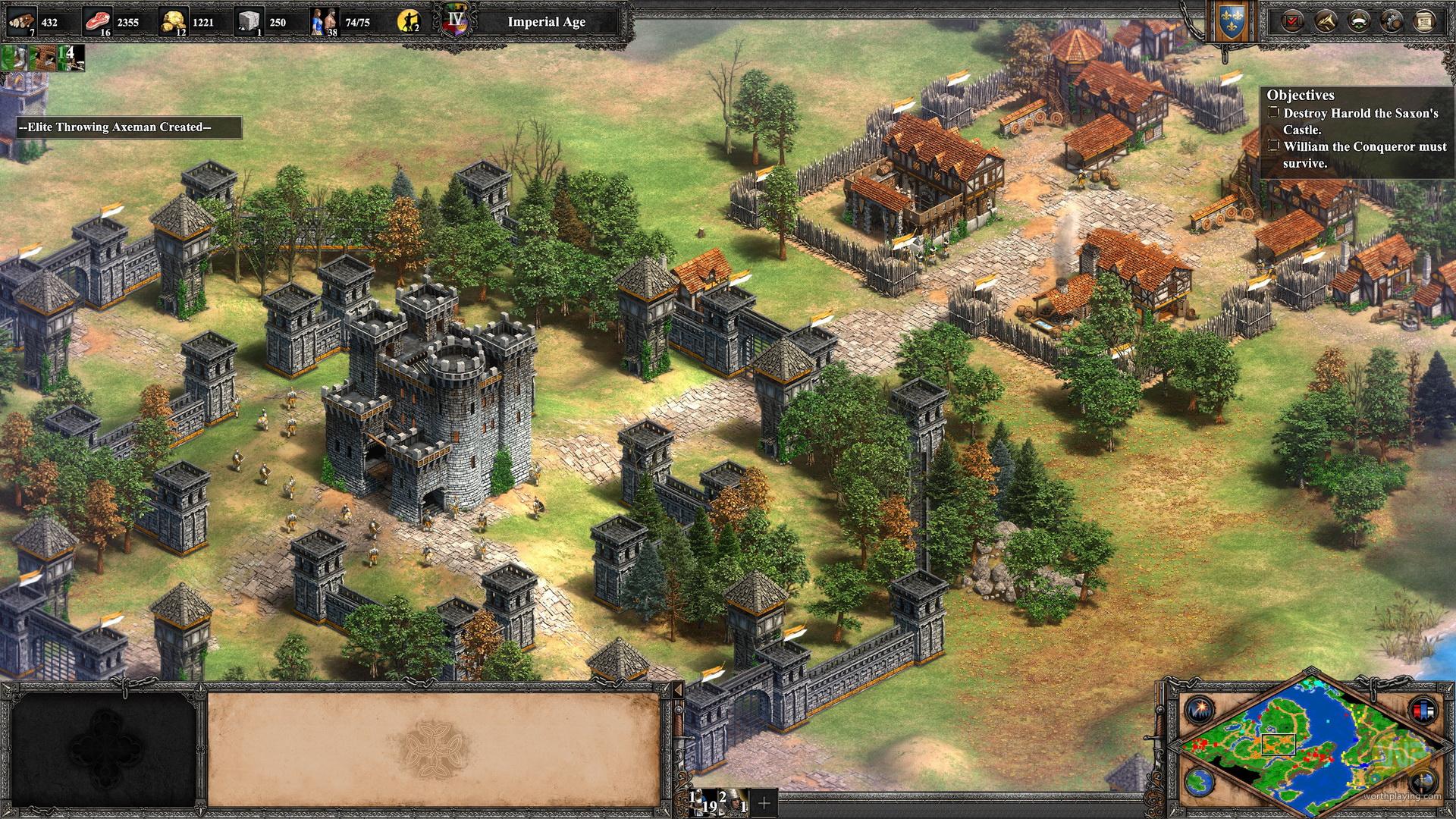This screenshot has width=1456, height=819.
Task: Select the gold nugget resource icon
Action: (174, 22)
